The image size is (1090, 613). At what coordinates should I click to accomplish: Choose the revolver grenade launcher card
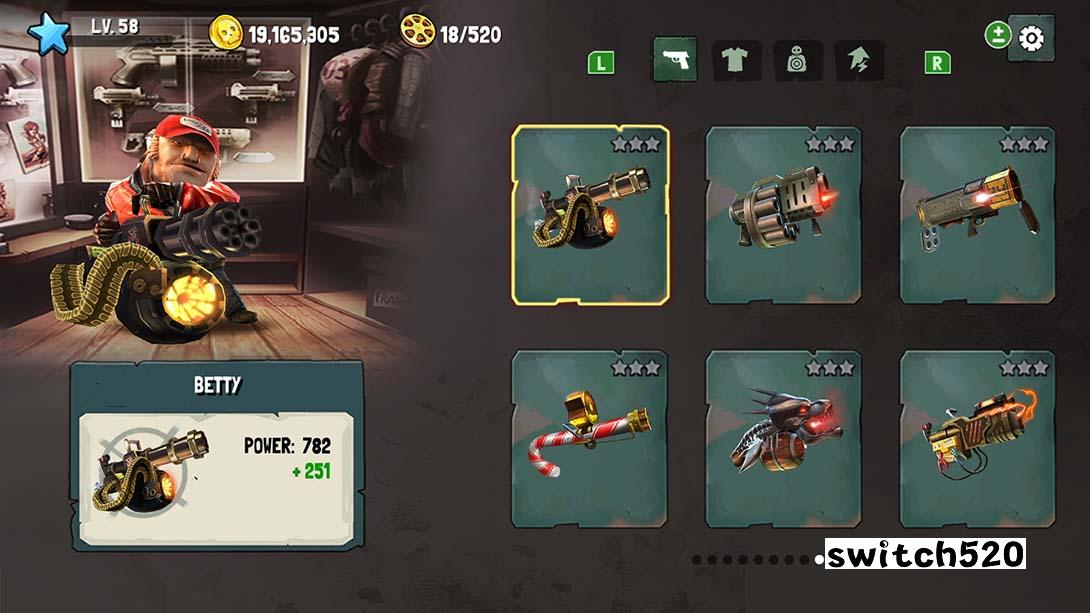tap(784, 214)
